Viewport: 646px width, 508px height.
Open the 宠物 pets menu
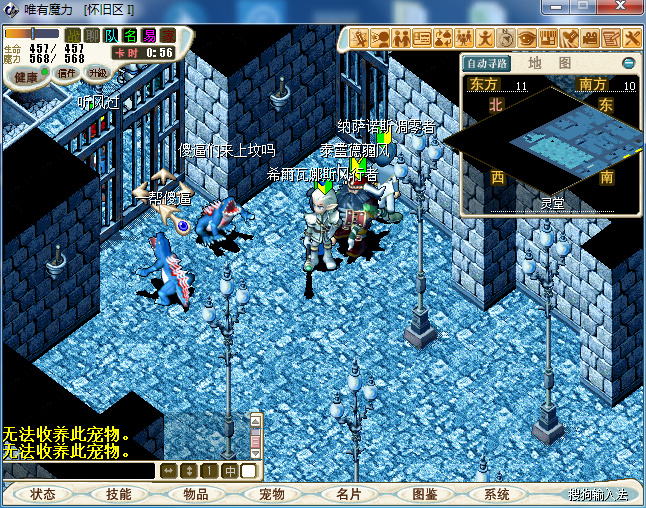pyautogui.click(x=272, y=494)
